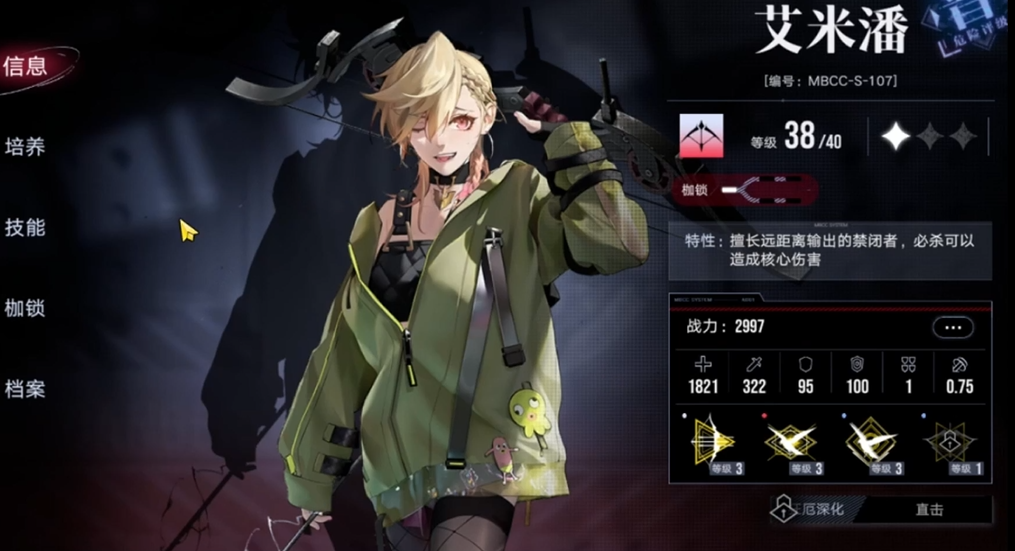1015x551 pixels.
Task: Click the three-dot button beside 战力 2997
Action: [x=951, y=327]
